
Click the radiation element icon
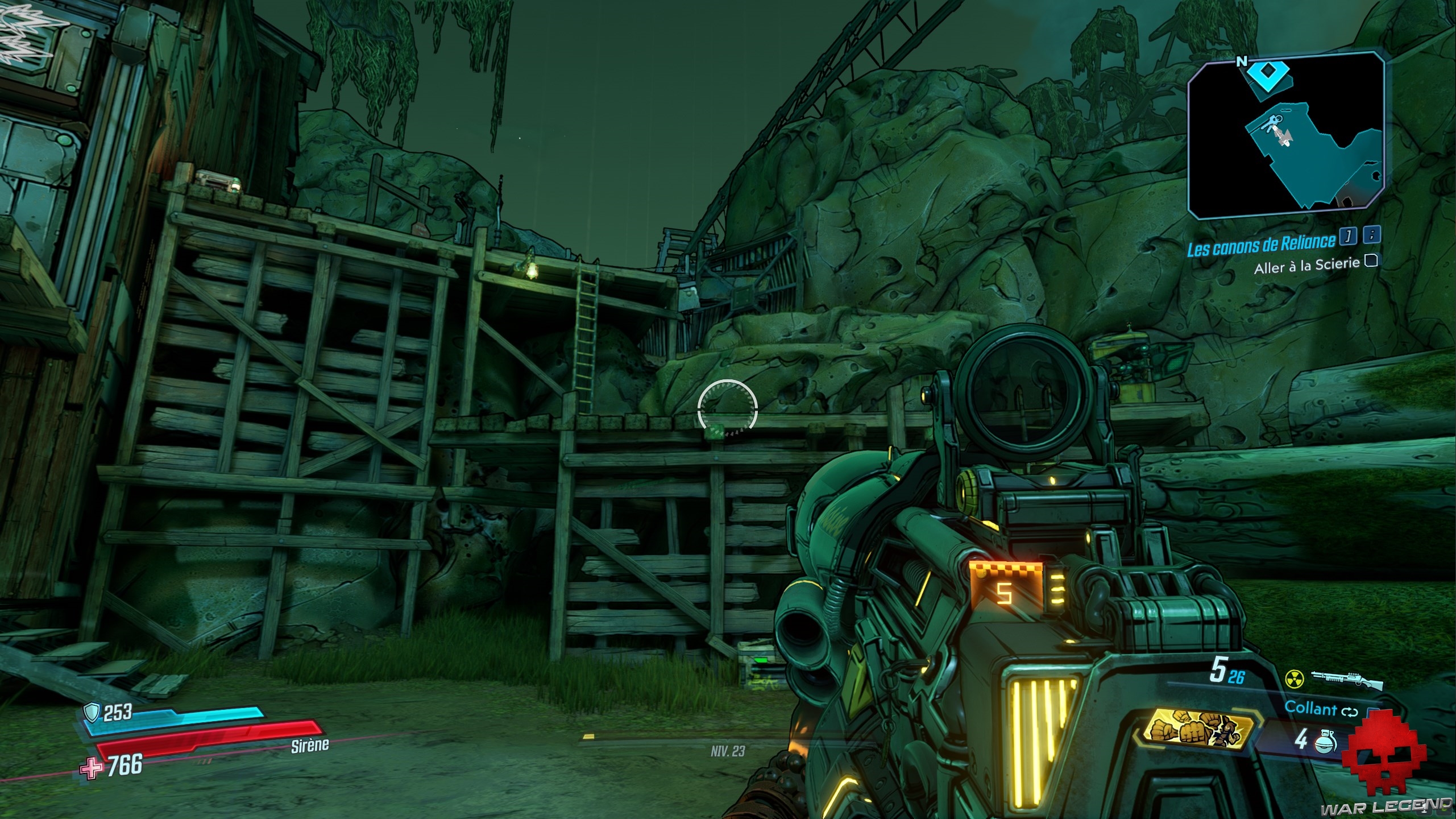(1294, 679)
